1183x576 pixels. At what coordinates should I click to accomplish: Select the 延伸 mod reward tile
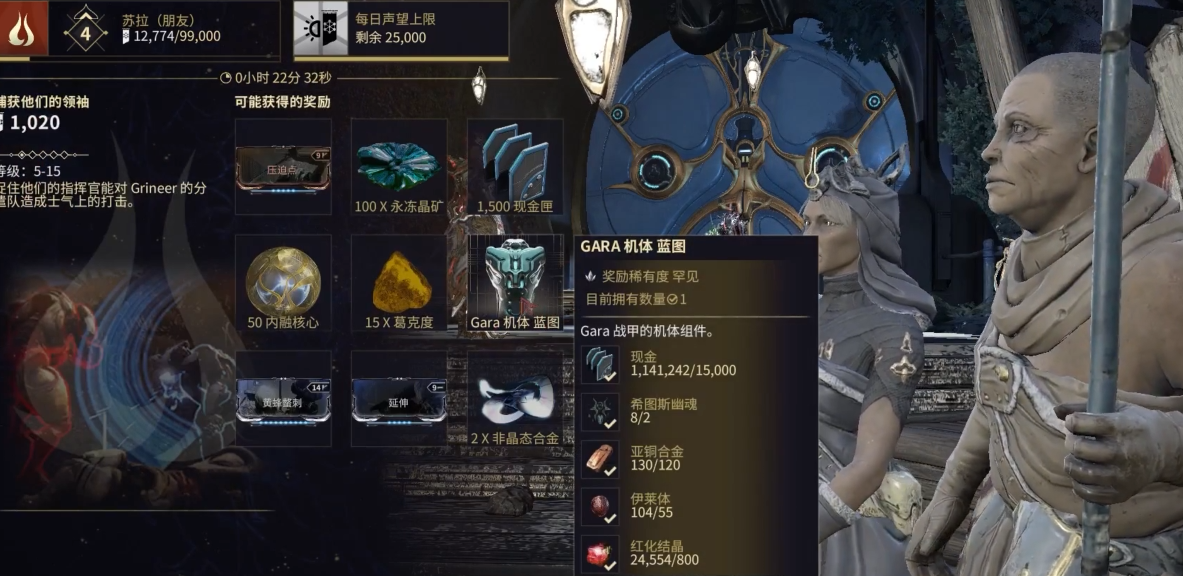click(x=399, y=398)
